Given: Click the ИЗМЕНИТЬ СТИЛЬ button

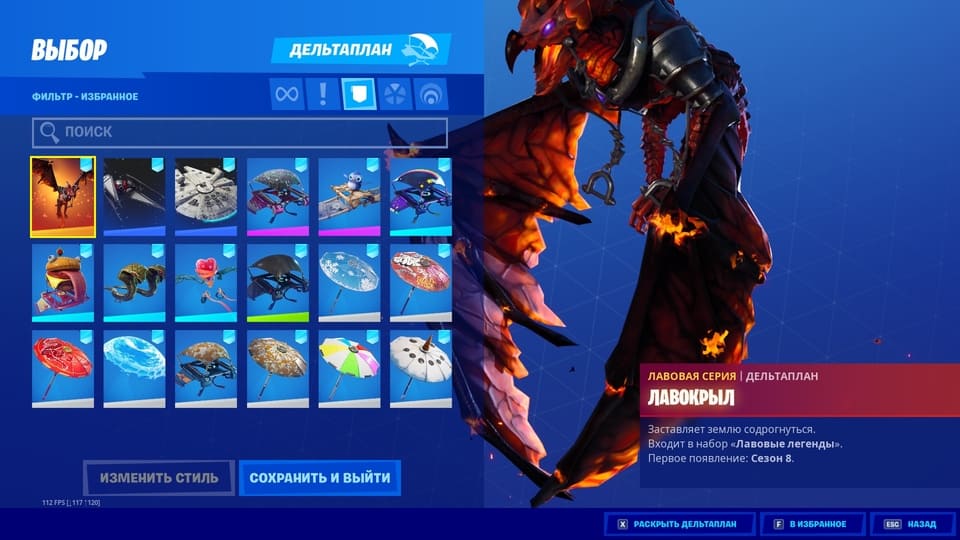Looking at the screenshot, I should click(159, 478).
